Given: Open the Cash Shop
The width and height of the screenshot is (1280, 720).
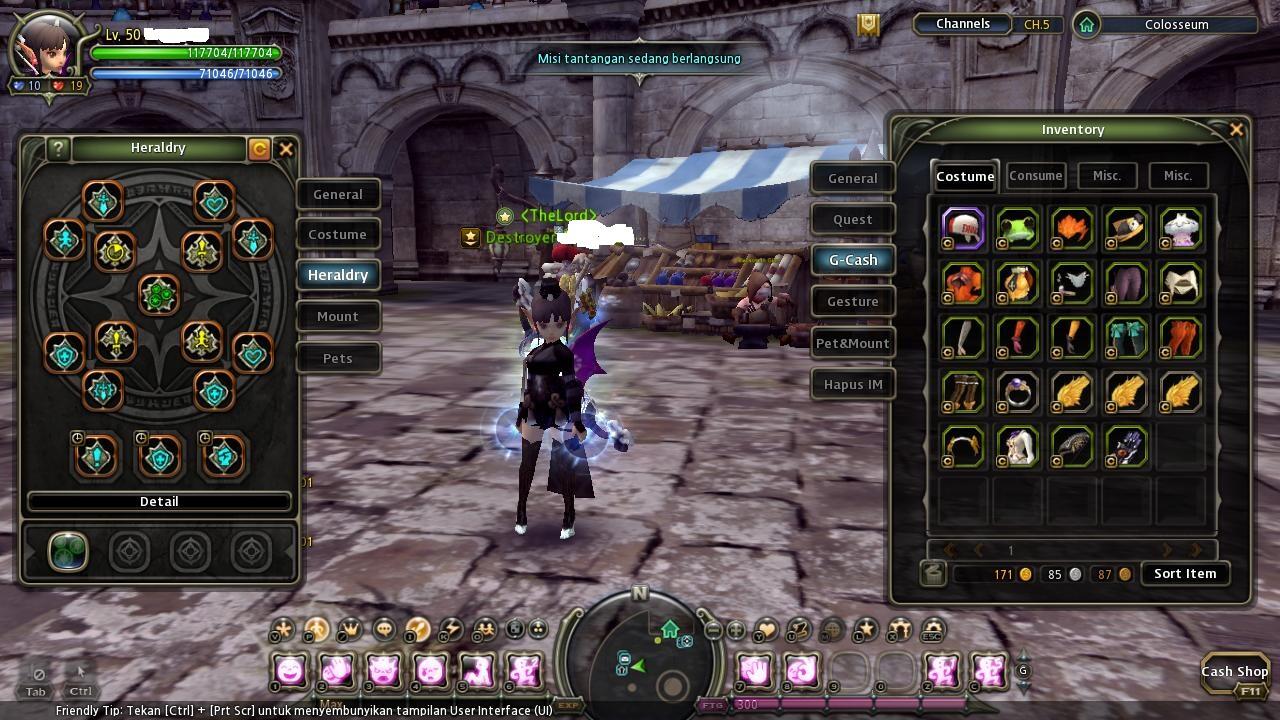Looking at the screenshot, I should [1234, 672].
